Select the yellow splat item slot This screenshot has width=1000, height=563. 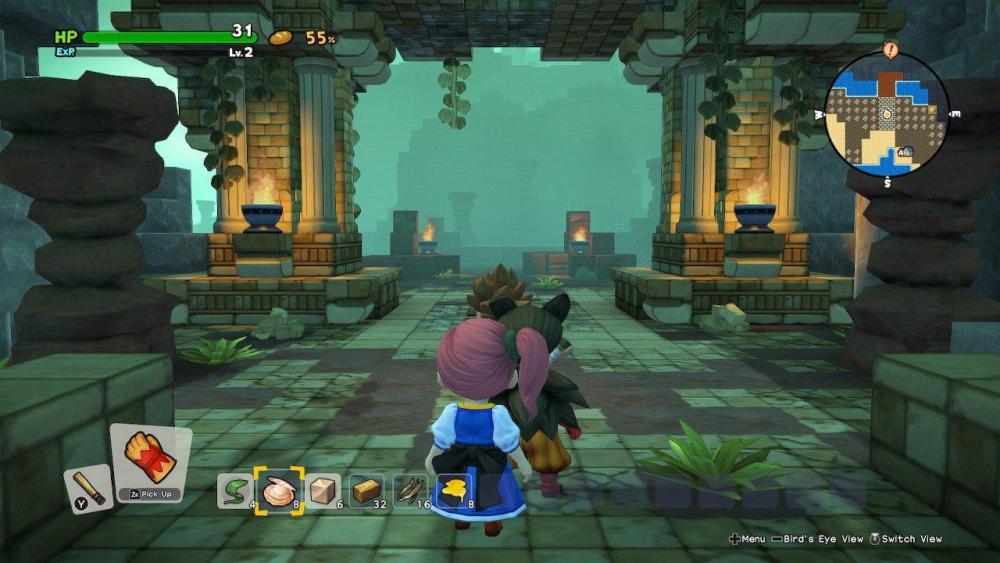pos(454,491)
